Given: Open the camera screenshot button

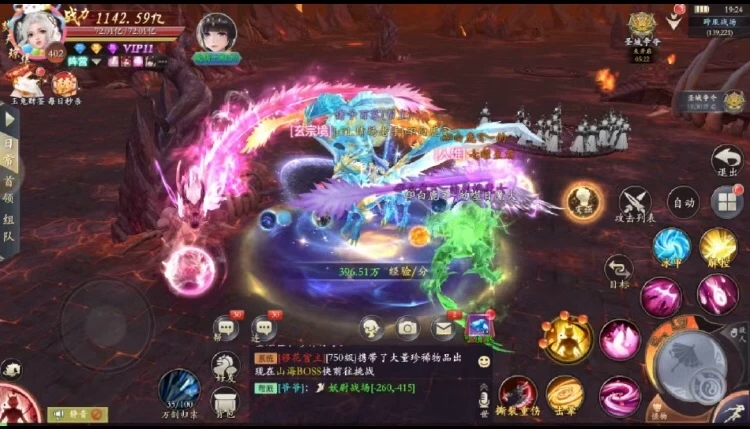Looking at the screenshot, I should point(407,326).
